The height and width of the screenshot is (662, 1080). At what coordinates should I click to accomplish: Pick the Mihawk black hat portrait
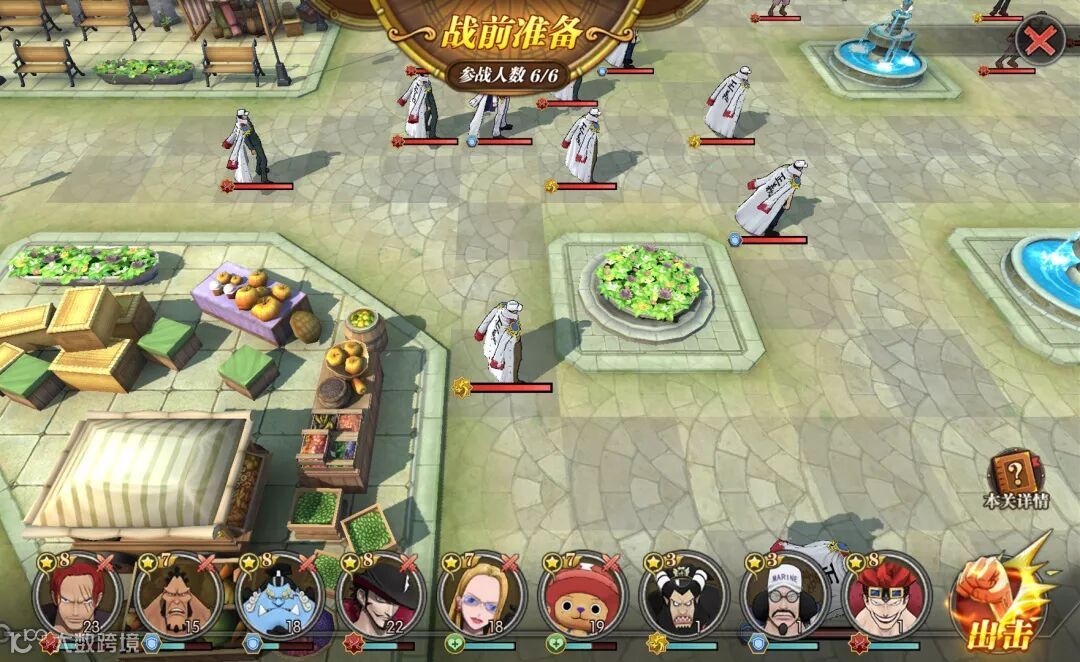(x=381, y=597)
